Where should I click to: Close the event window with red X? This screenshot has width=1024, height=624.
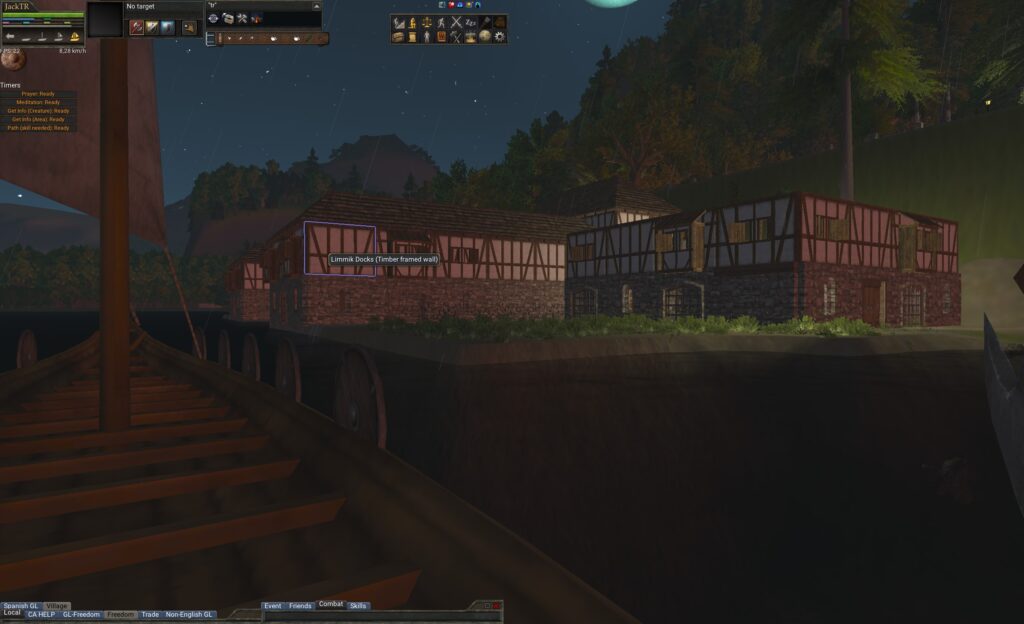(497, 606)
